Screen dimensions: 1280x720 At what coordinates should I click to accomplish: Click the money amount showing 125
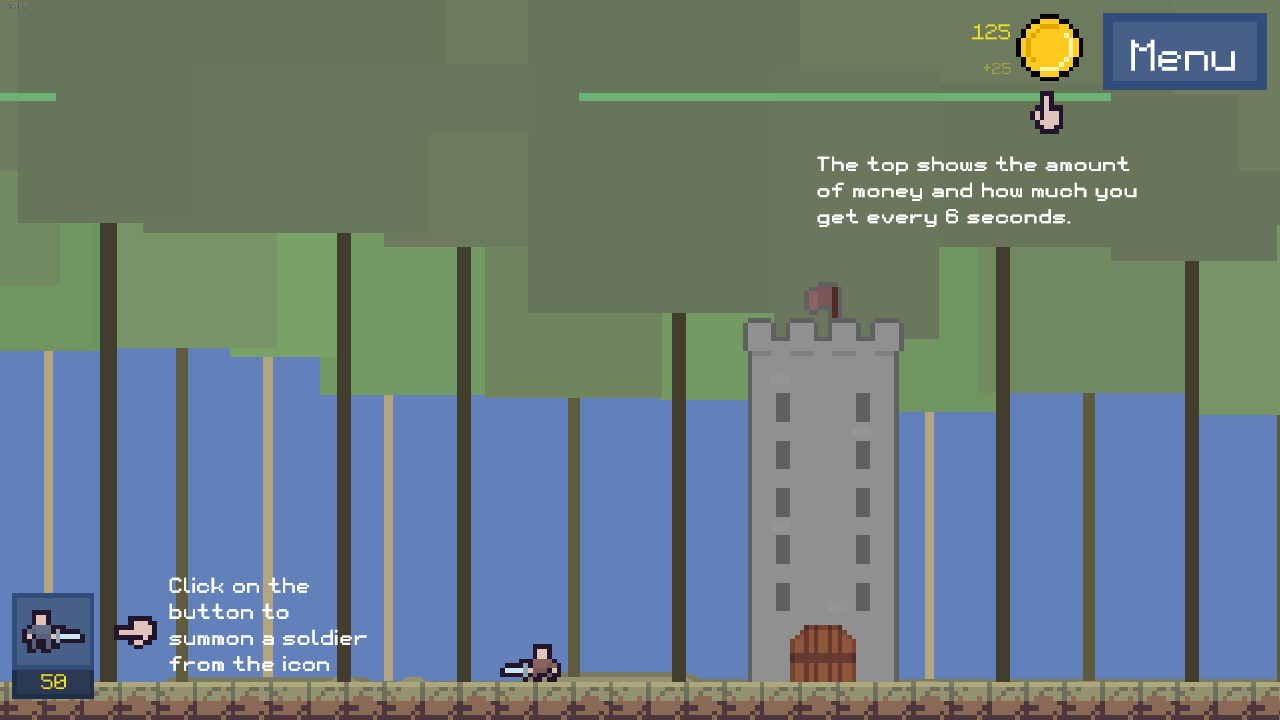990,32
